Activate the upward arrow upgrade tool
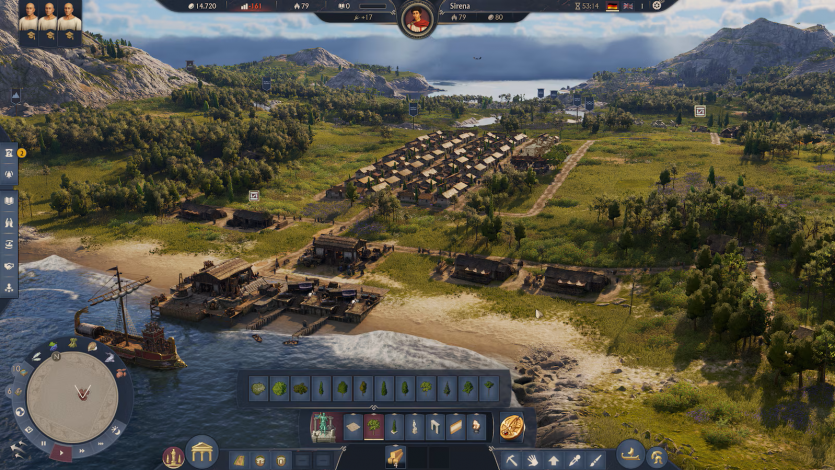 click(x=553, y=460)
